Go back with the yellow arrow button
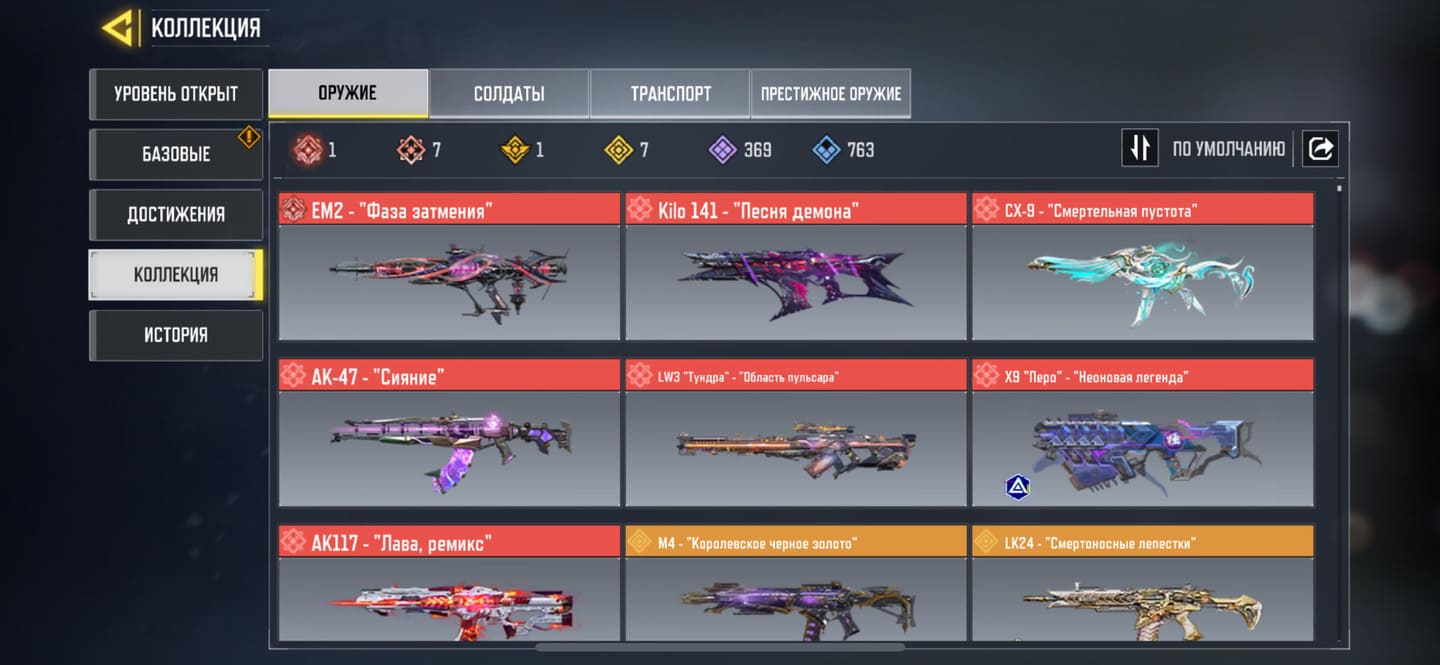The image size is (1440, 665). pos(118,28)
